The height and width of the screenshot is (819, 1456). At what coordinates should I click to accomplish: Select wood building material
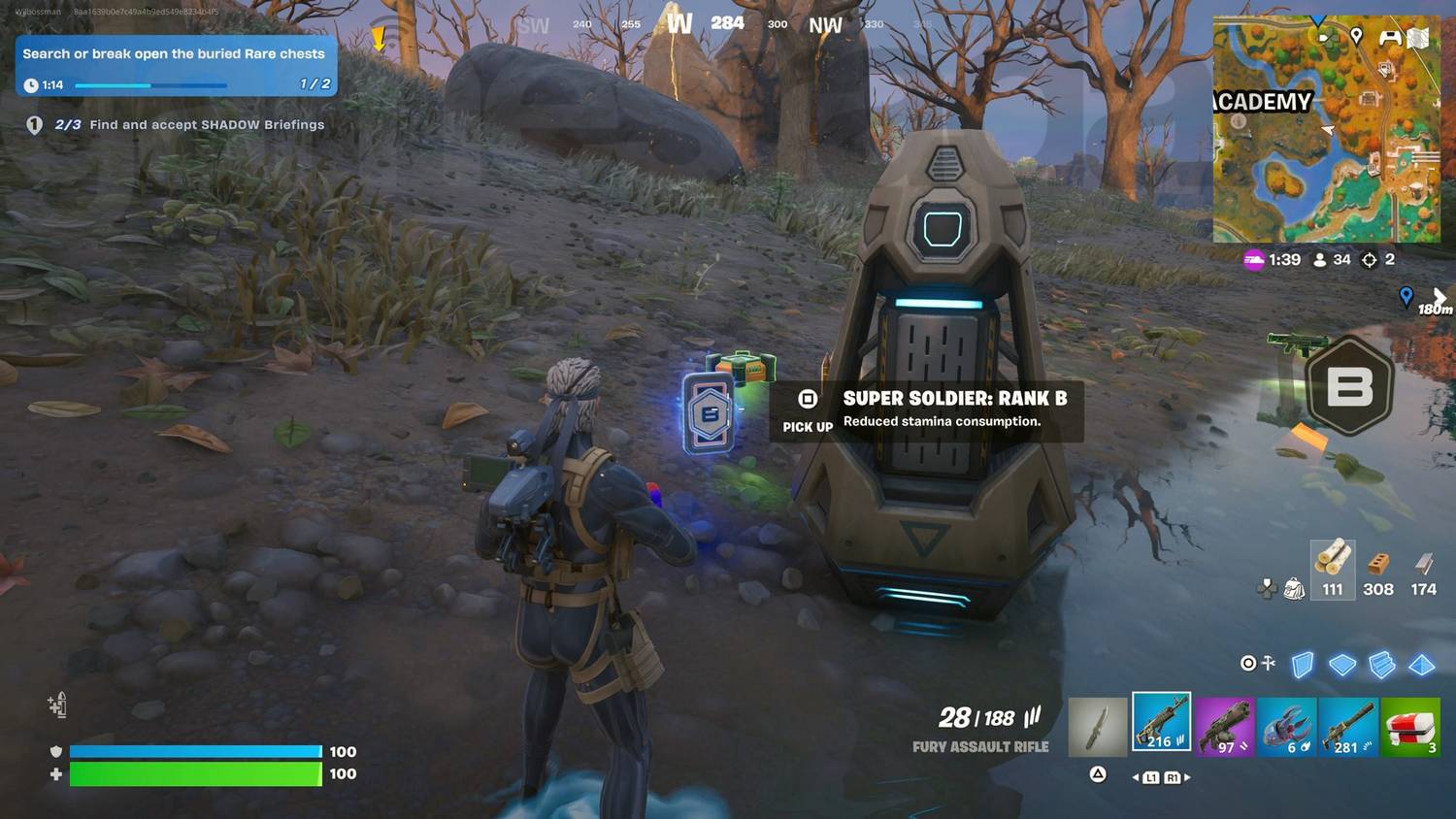point(1333,570)
